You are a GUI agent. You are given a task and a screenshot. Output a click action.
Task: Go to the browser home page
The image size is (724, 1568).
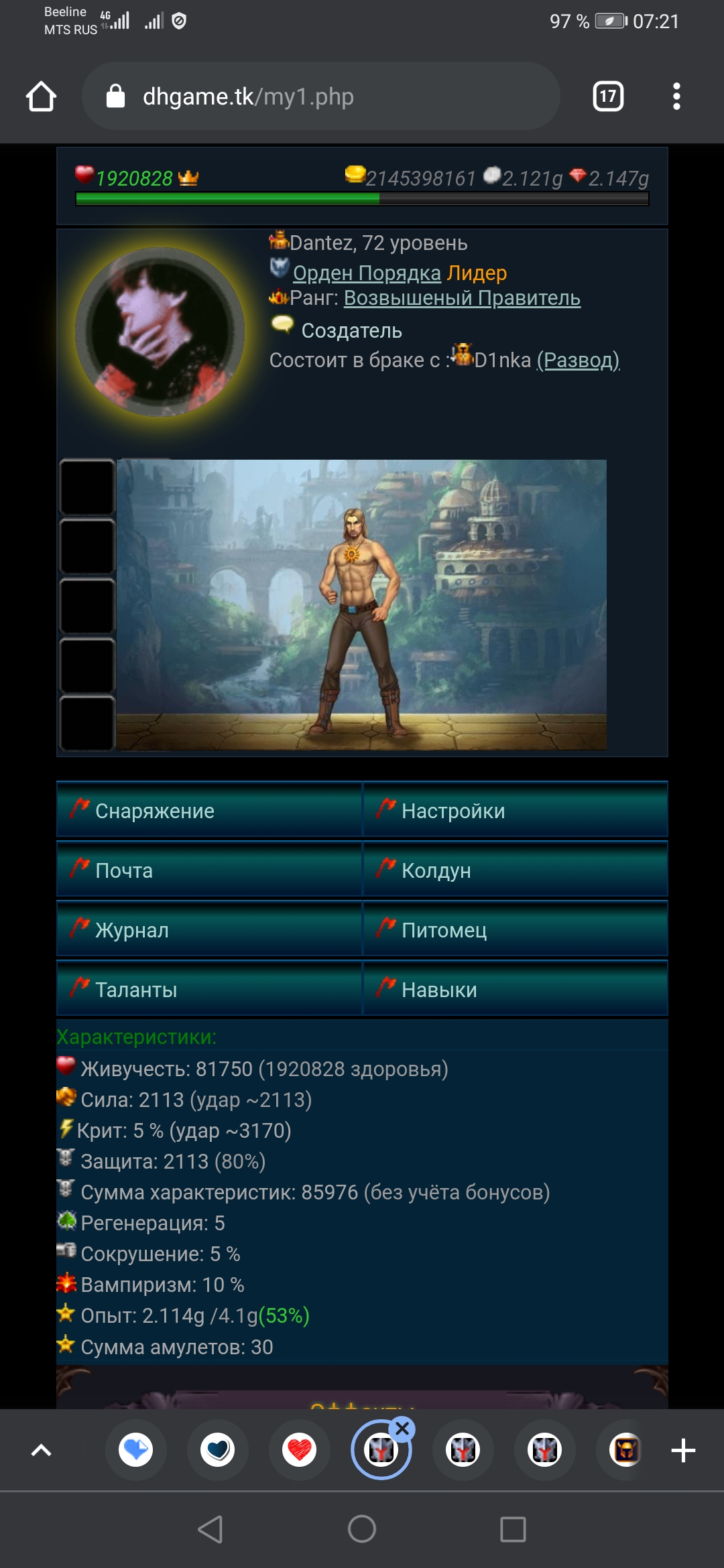[x=41, y=96]
